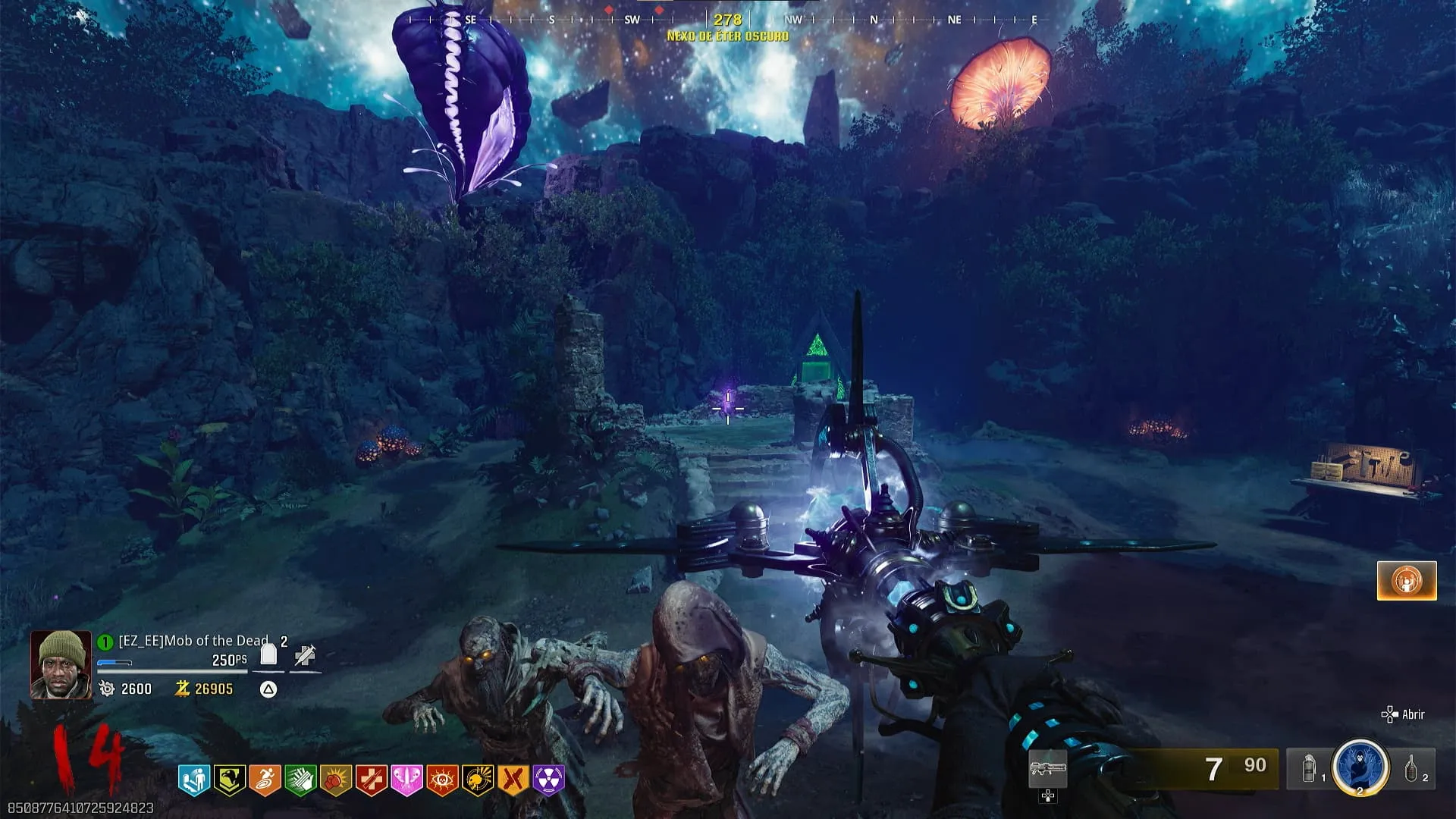Select the purple radiation PhD Flopper perk

tap(549, 780)
